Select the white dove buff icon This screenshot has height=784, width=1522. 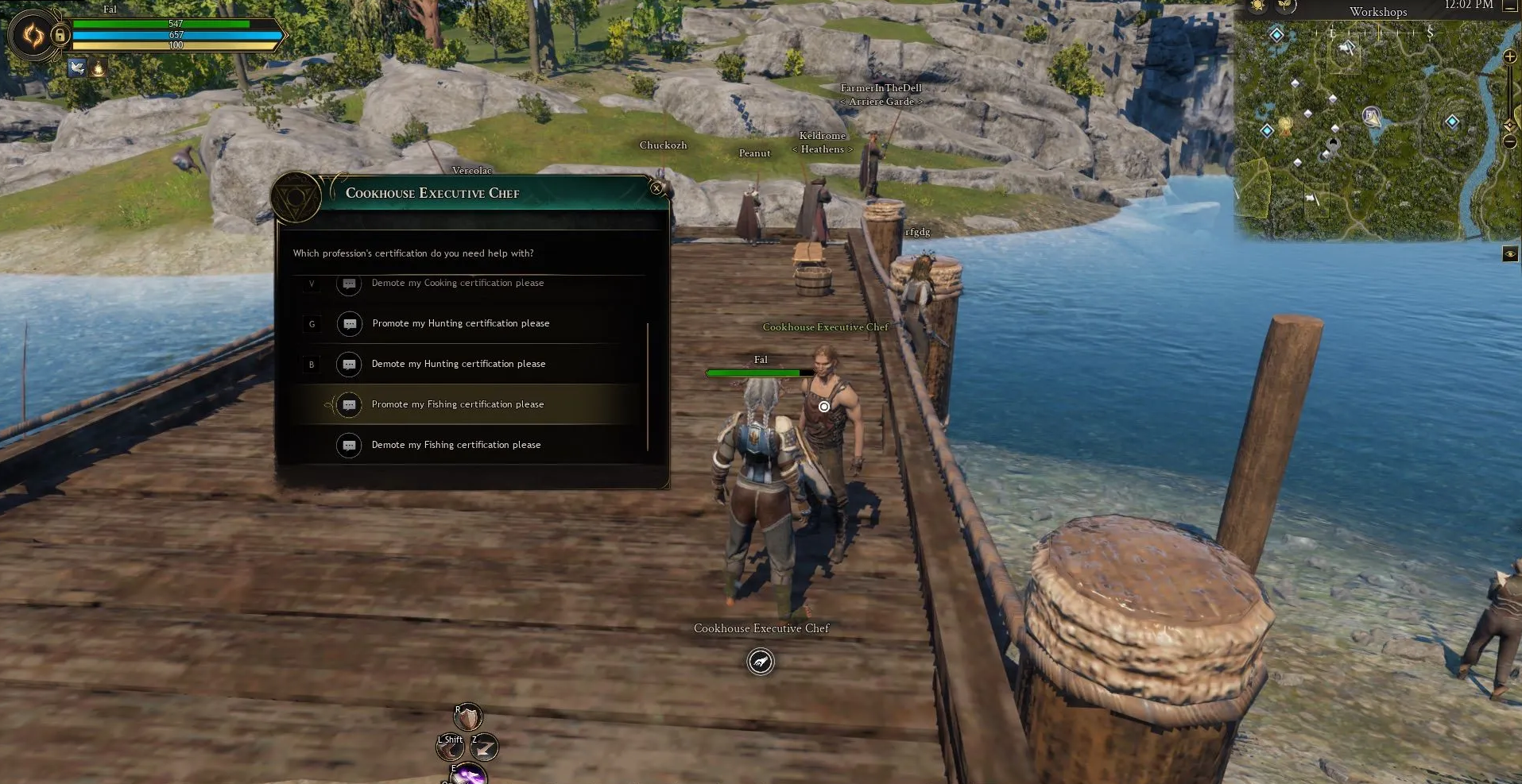click(x=77, y=68)
